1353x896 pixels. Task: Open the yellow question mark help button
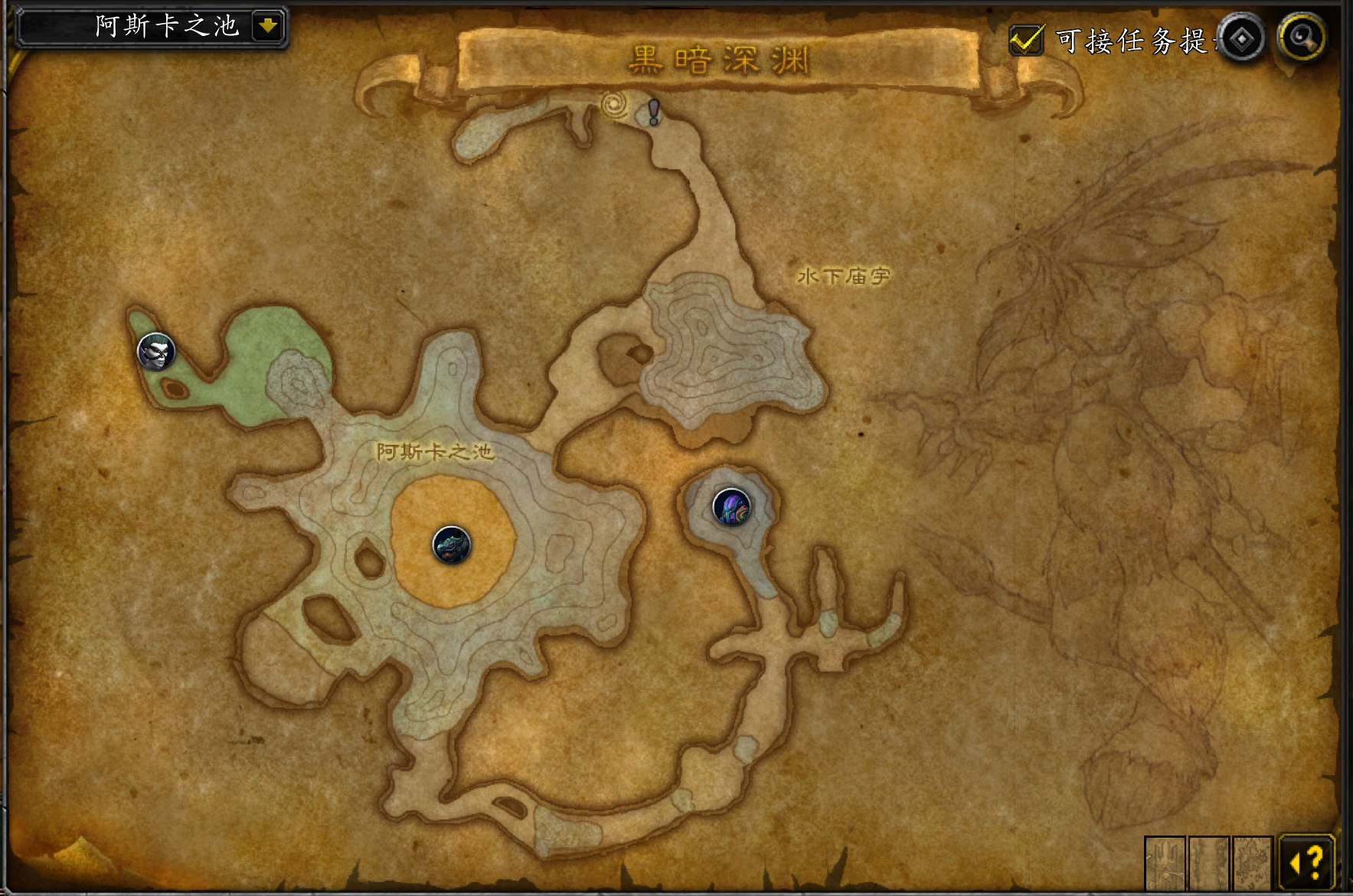(1308, 863)
